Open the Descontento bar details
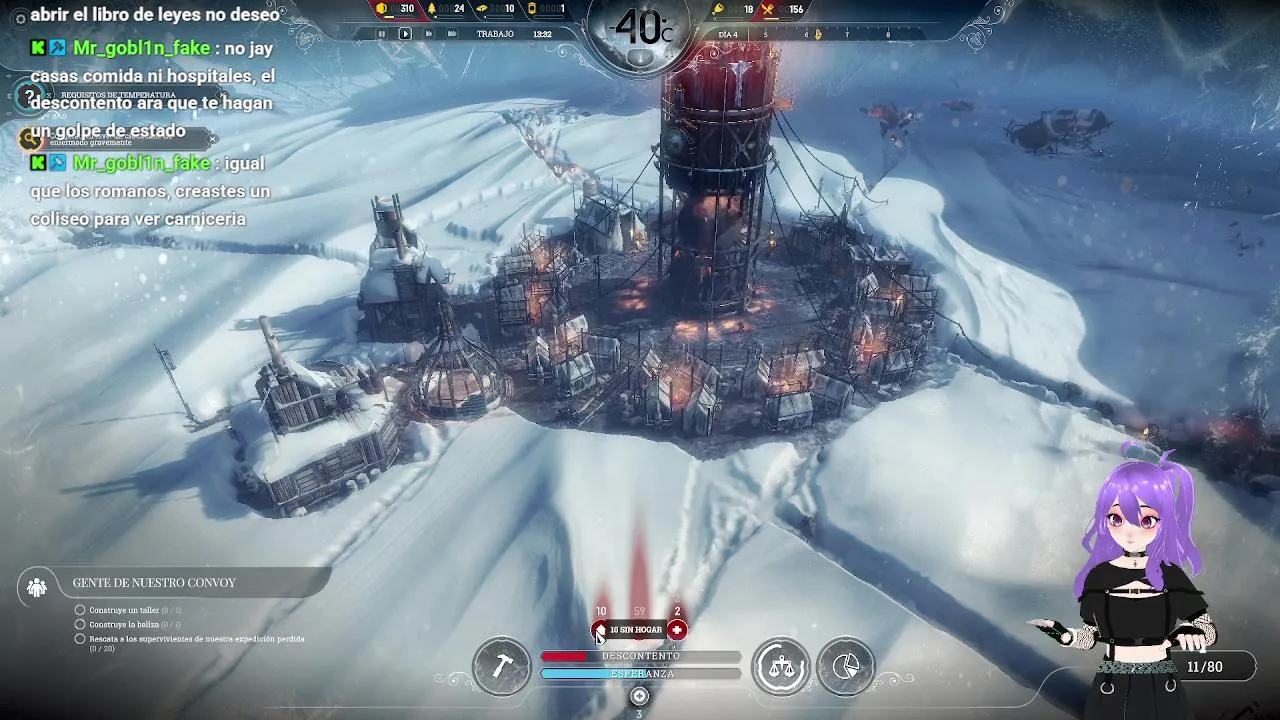 (640, 656)
